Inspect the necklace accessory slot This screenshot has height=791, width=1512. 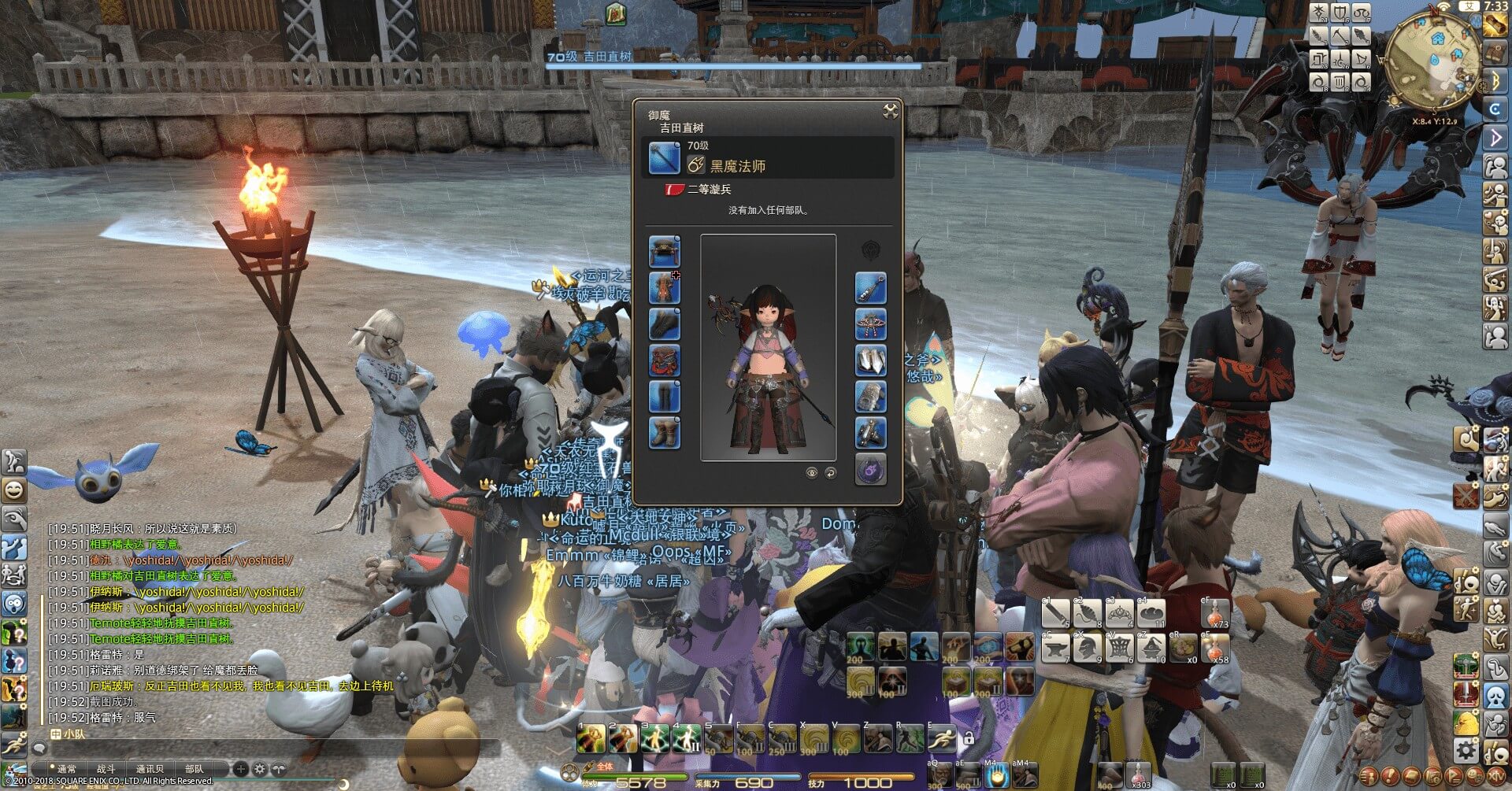pos(870,324)
